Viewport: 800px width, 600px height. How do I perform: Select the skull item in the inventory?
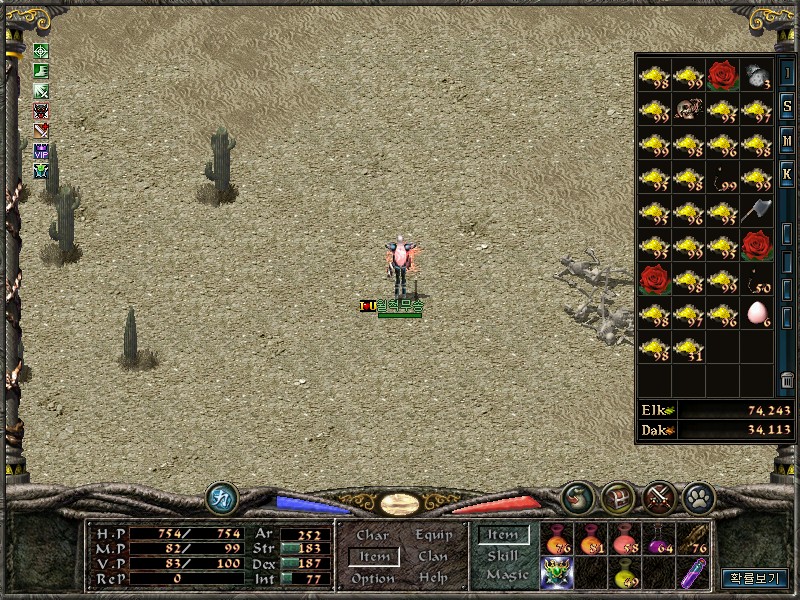689,109
